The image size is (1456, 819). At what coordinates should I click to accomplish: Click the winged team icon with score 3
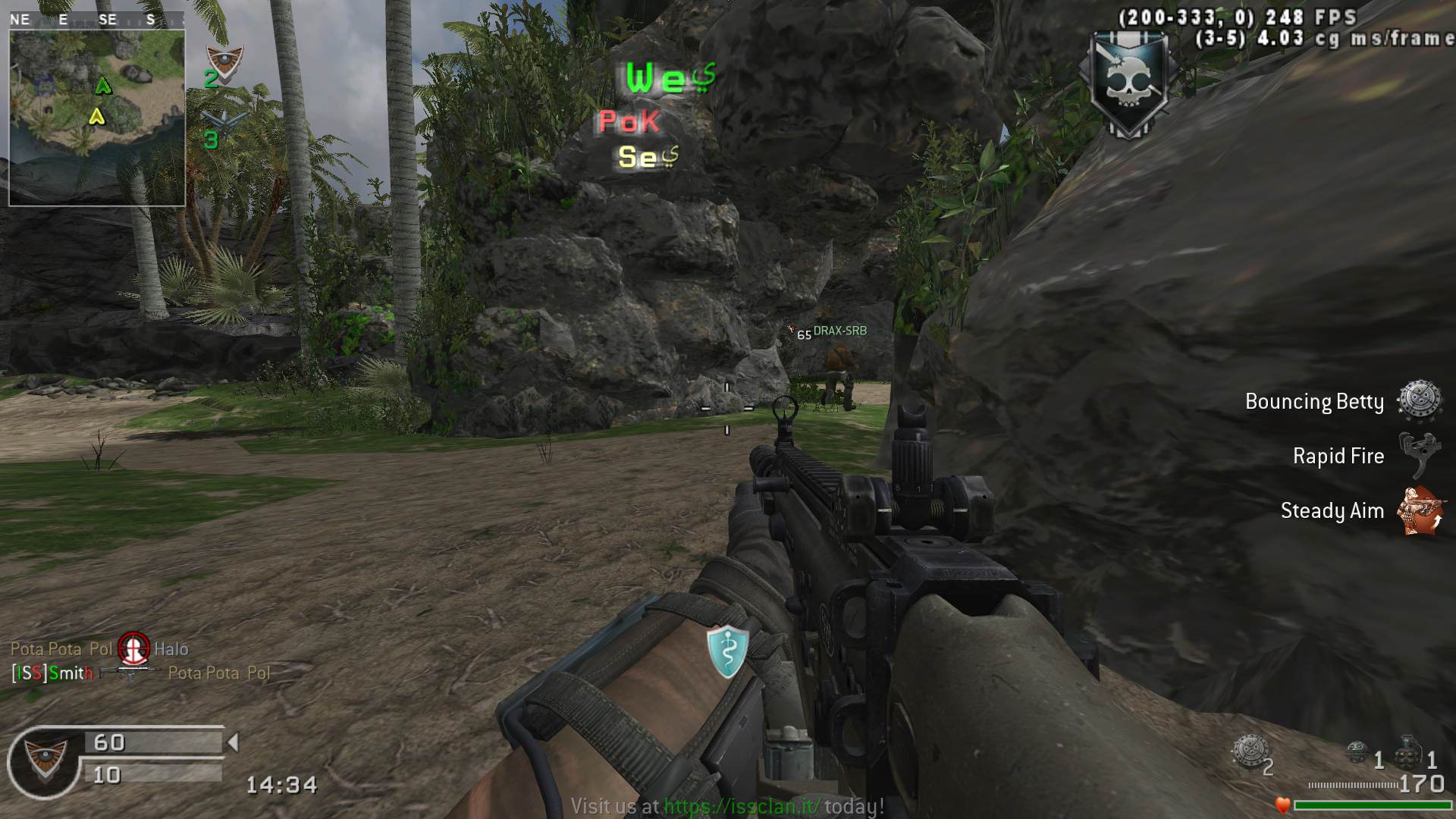226,121
